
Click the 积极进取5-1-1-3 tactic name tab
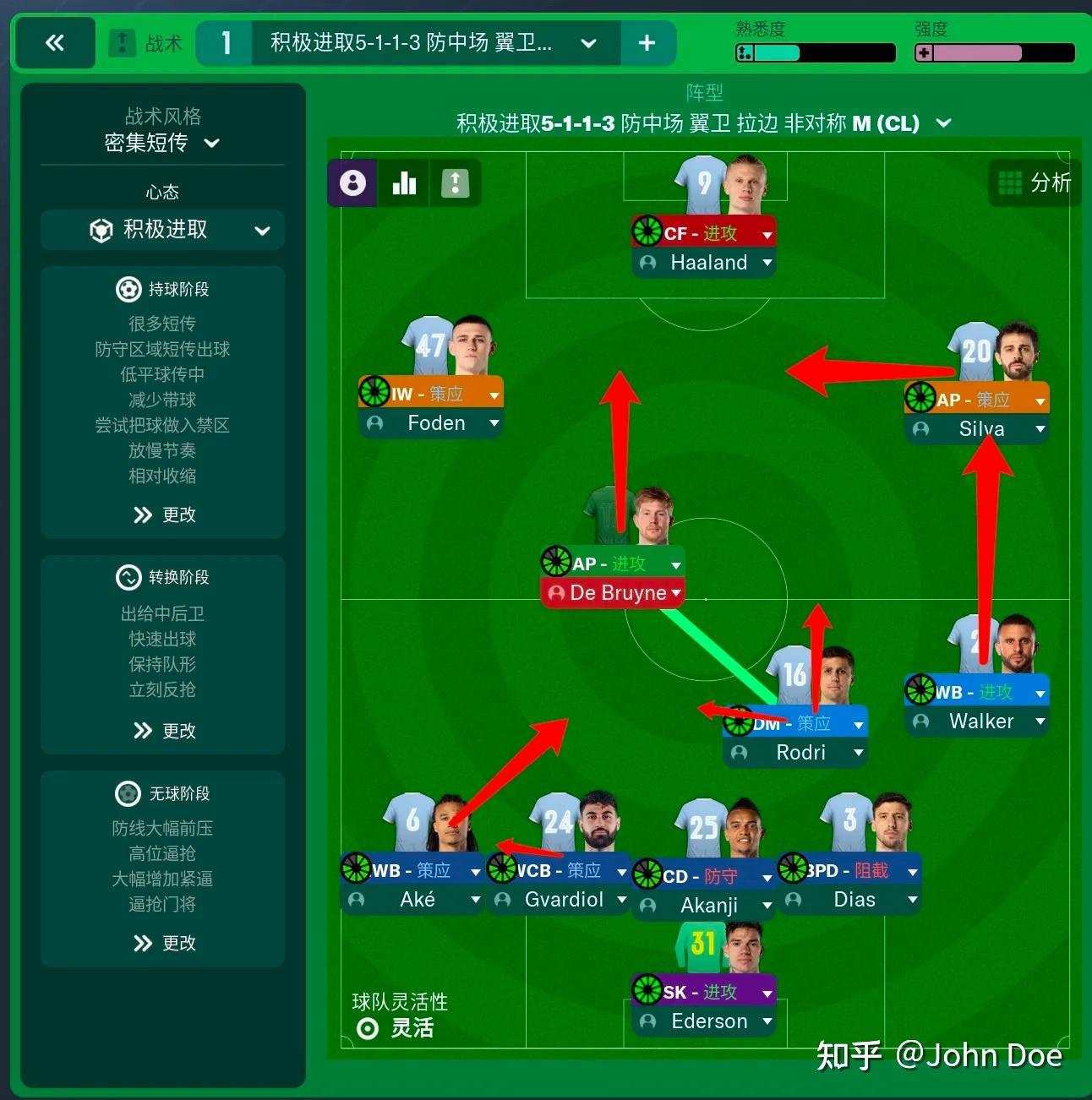(406, 42)
